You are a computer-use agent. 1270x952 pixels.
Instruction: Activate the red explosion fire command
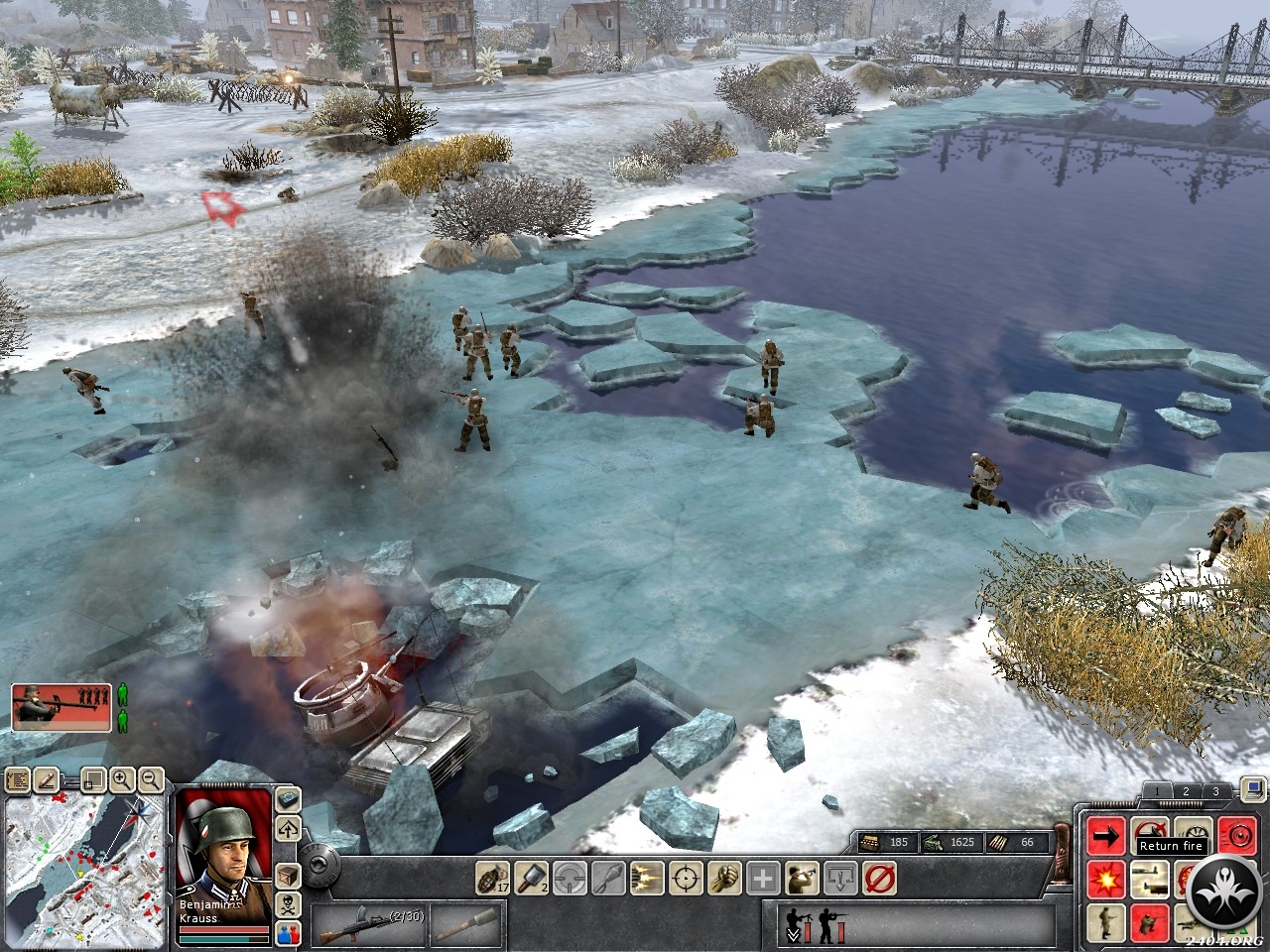coord(1105,879)
